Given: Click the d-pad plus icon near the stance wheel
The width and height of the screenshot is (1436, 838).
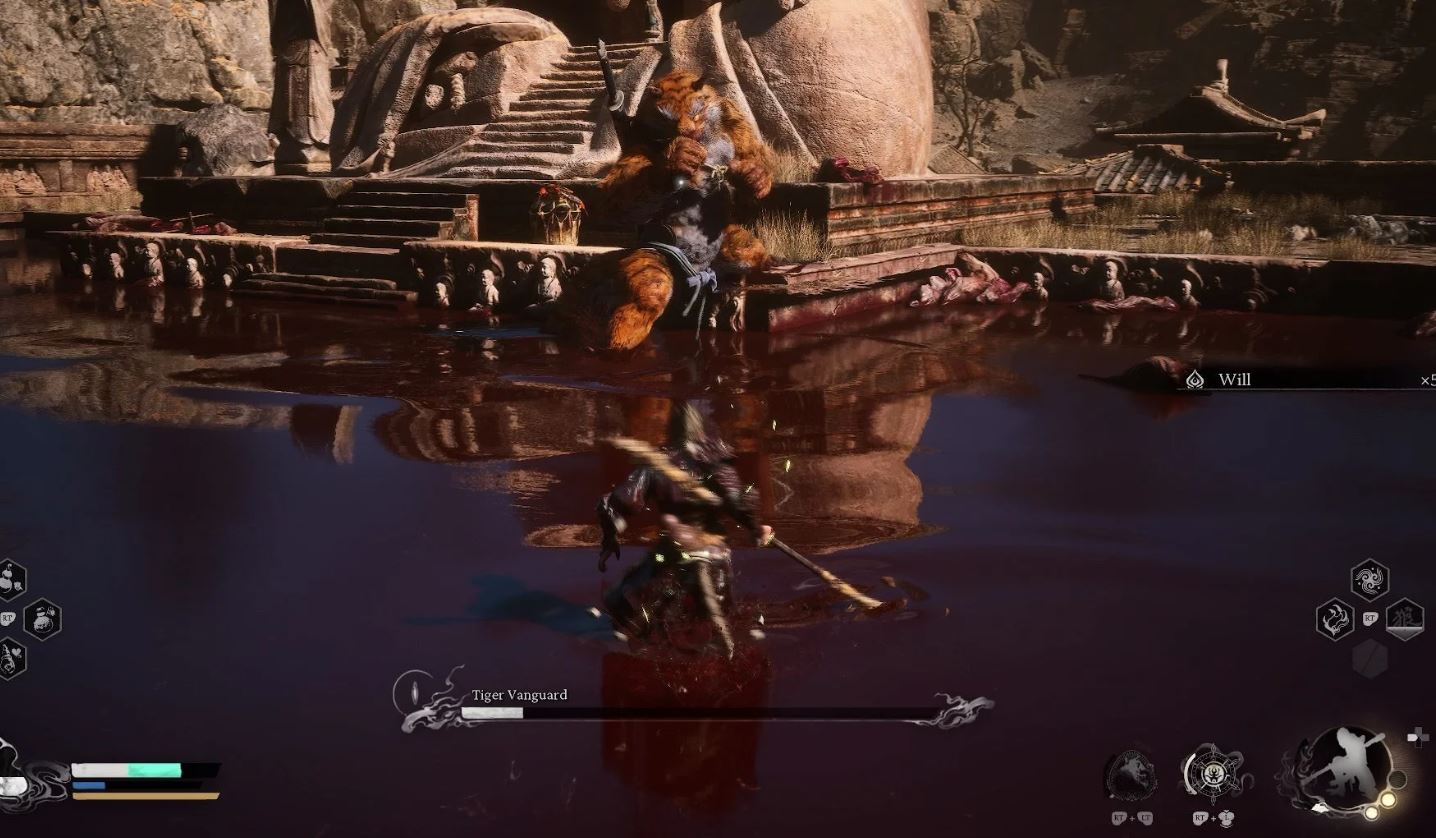Looking at the screenshot, I should pyautogui.click(x=1417, y=736).
